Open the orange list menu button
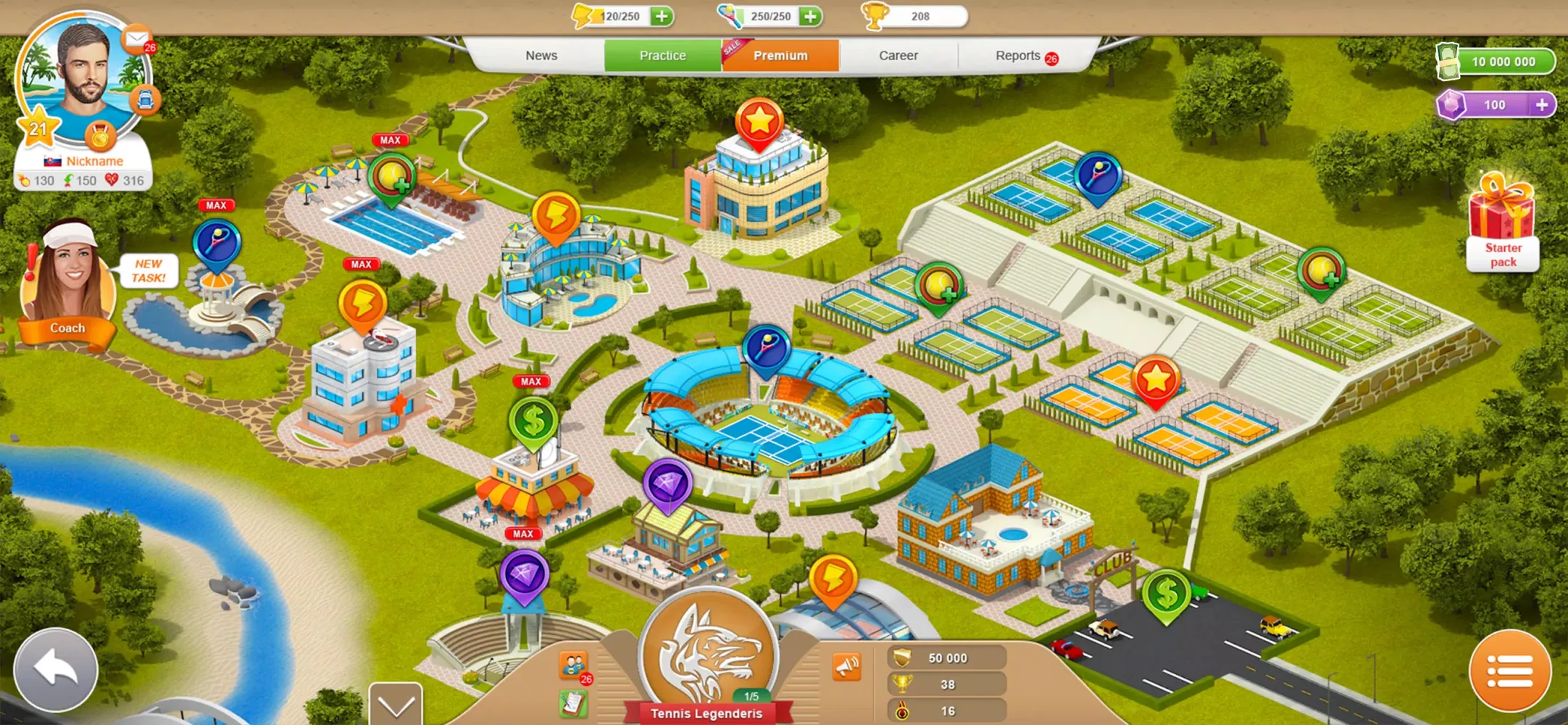 [x=1510, y=671]
